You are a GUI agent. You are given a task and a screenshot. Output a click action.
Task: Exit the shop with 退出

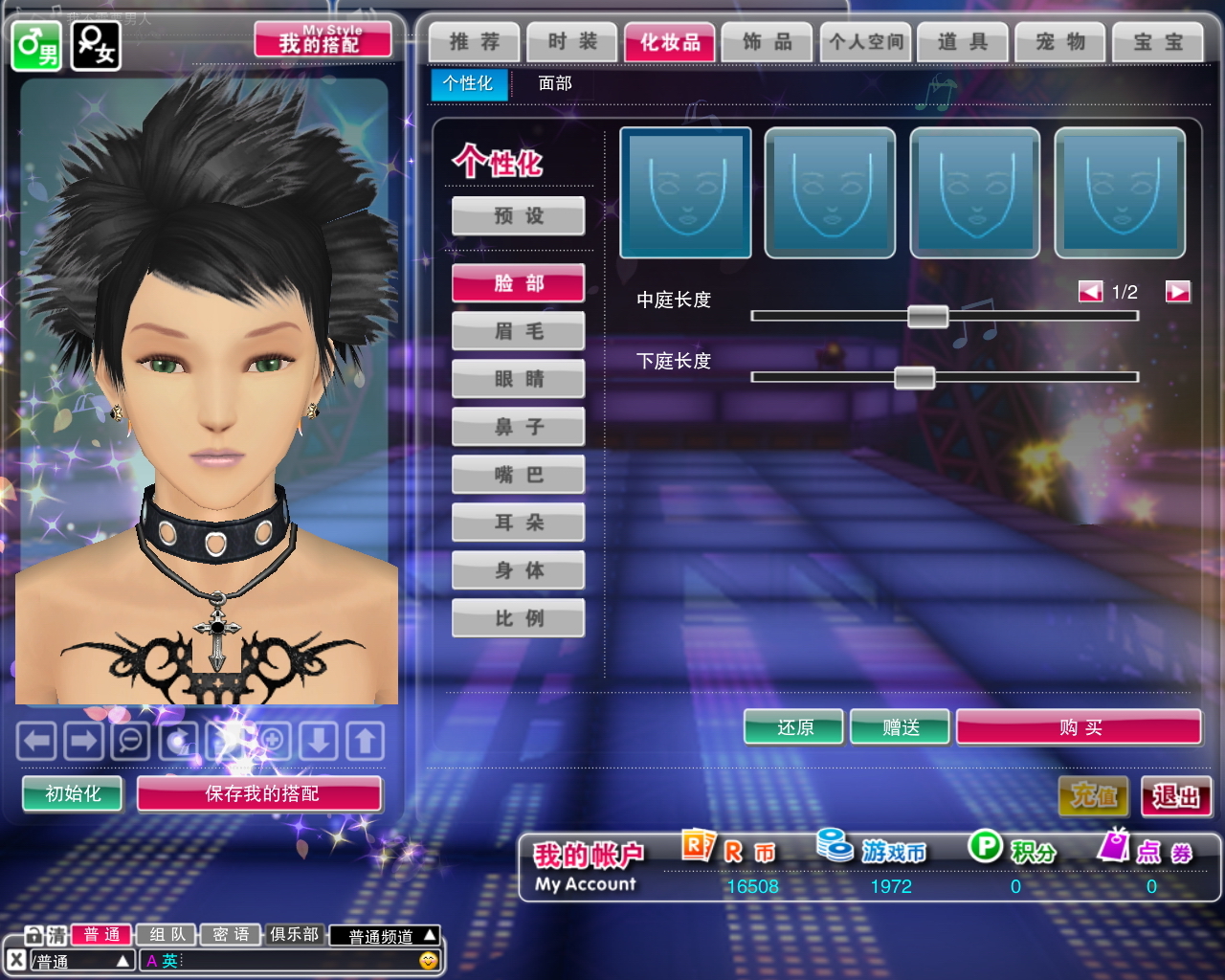(1176, 796)
